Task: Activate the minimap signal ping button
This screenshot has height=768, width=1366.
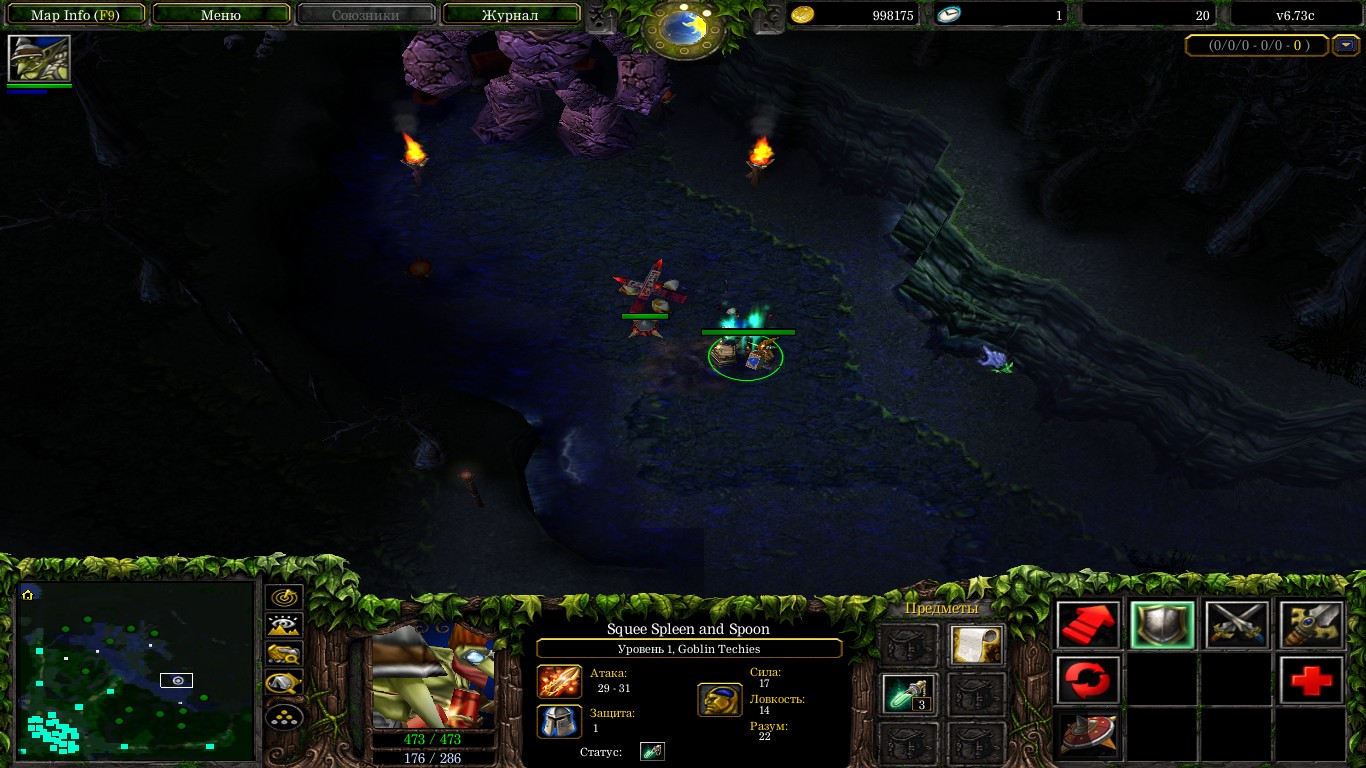Action: tap(285, 597)
